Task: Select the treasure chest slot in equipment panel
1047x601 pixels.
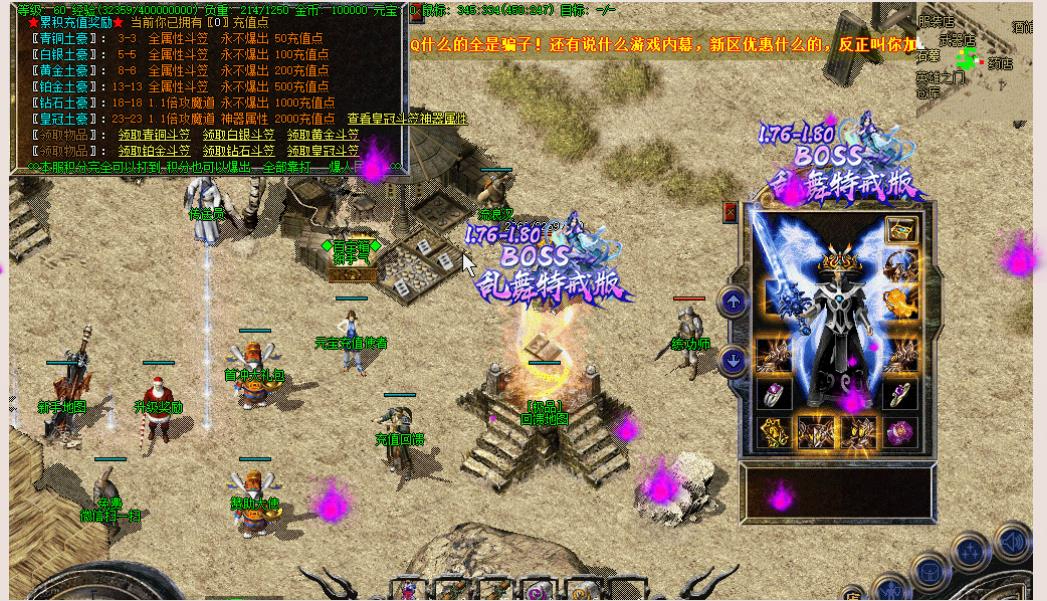Action: pos(902,230)
